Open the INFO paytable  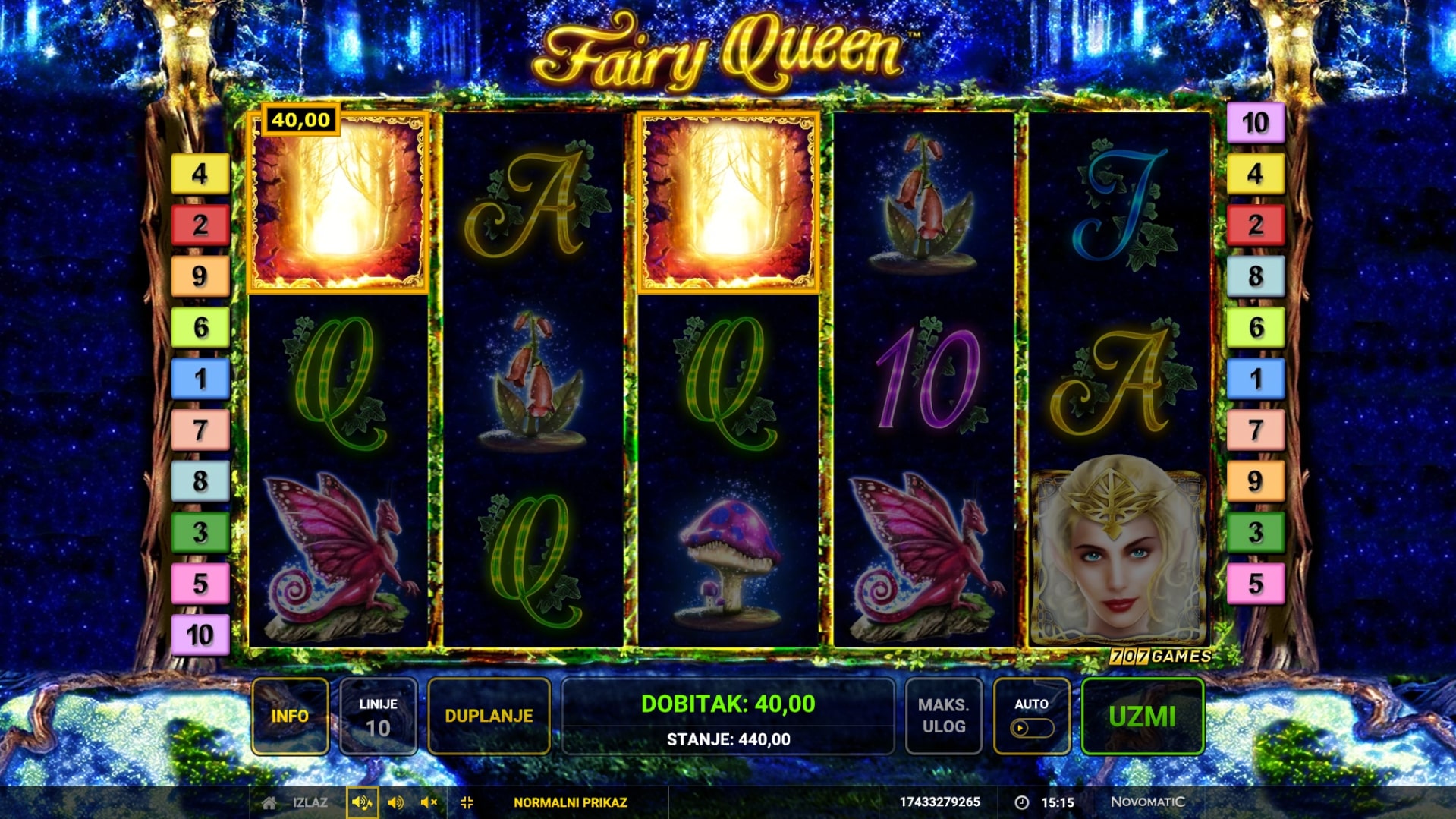coord(290,716)
